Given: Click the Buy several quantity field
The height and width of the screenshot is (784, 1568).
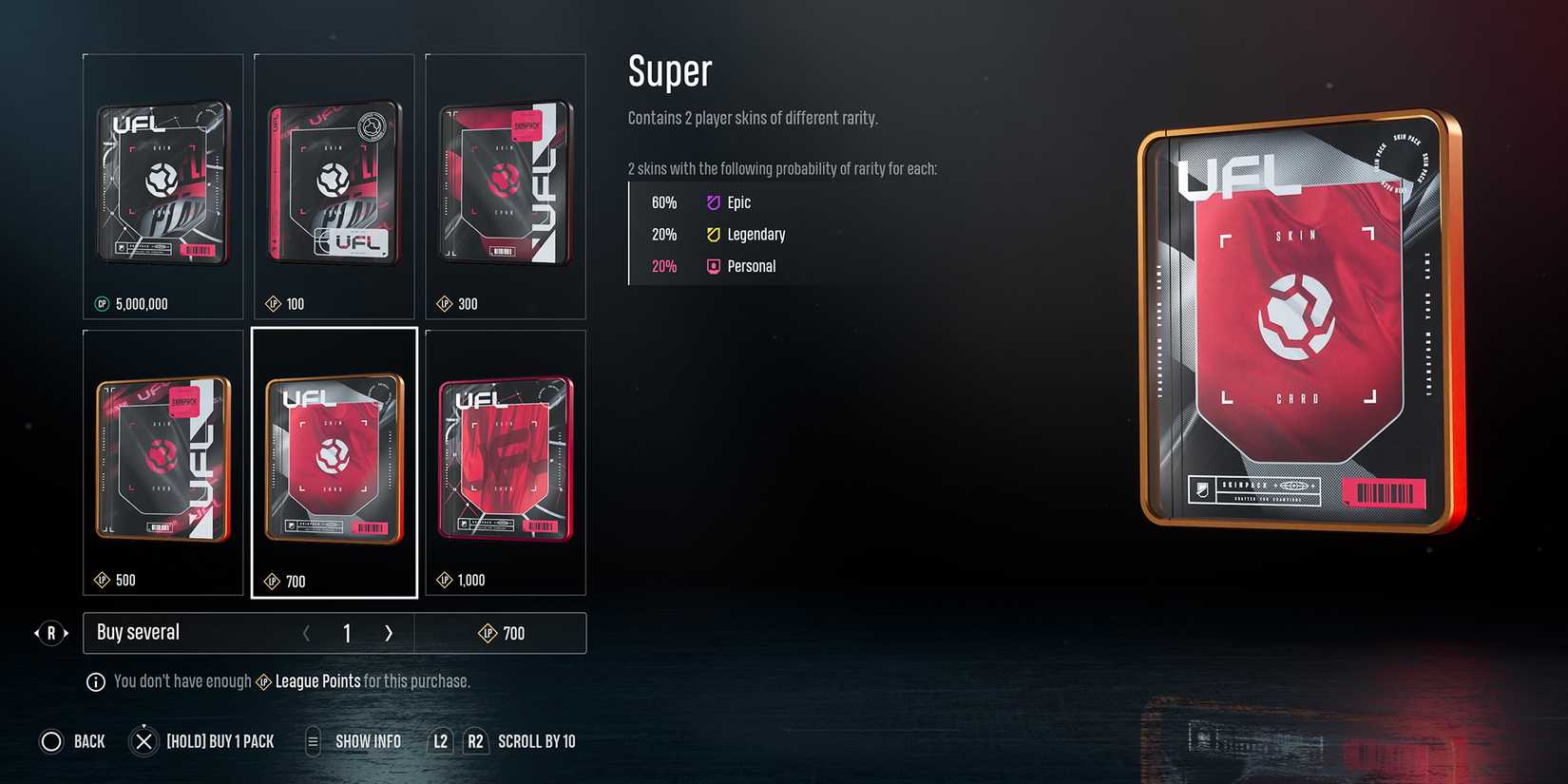Looking at the screenshot, I should point(347,633).
